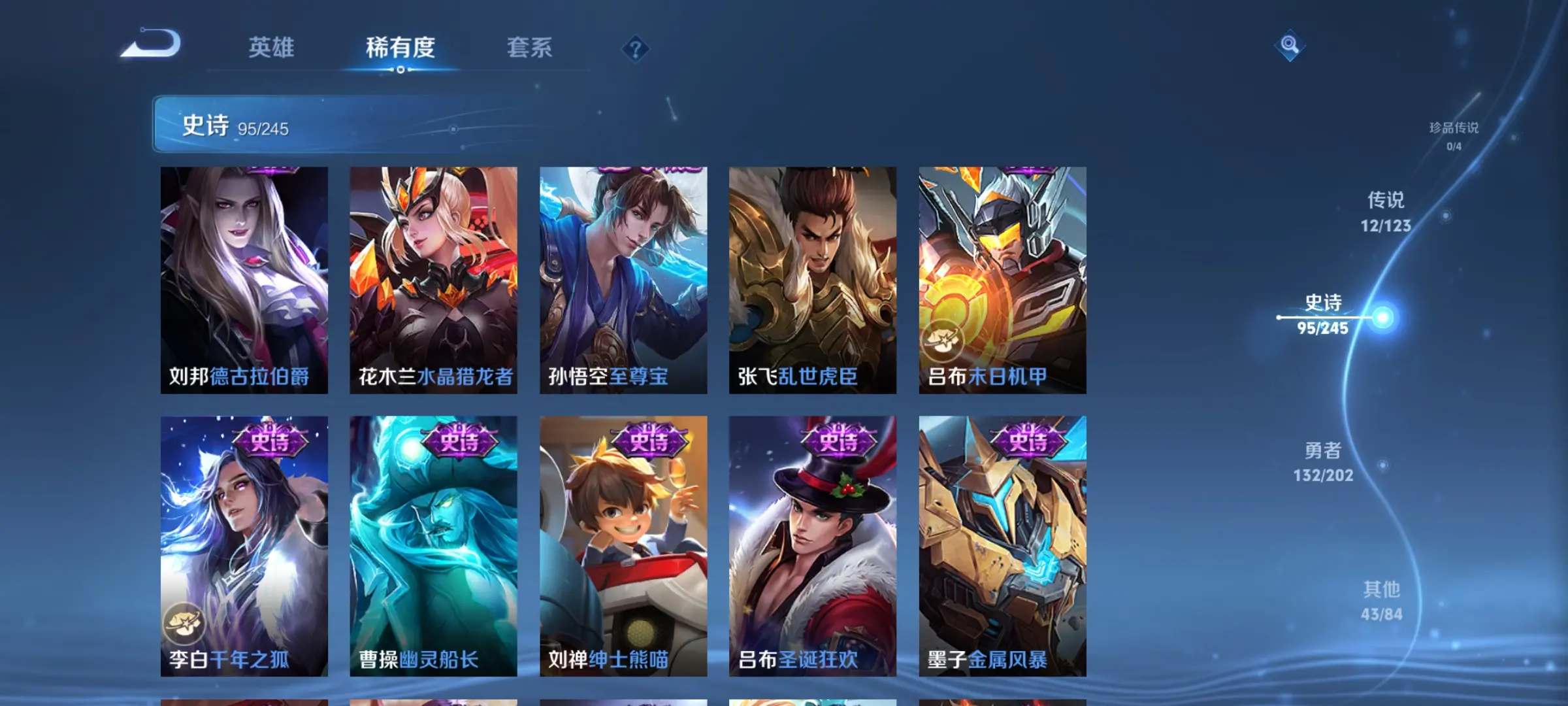Jump to the 勇者 rarity section
Viewport: 1568px width, 706px height.
point(1323,462)
